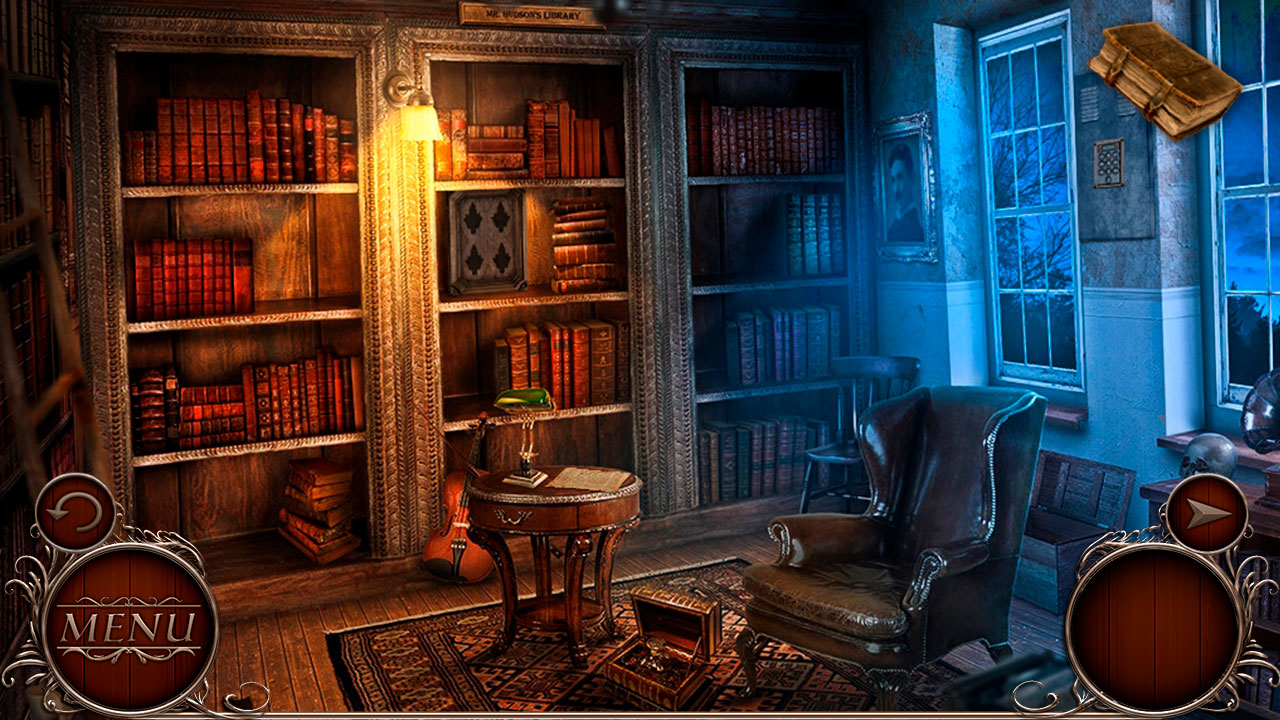The image size is (1280, 720).
Task: Click the stack of books on the floor
Action: 318,510
